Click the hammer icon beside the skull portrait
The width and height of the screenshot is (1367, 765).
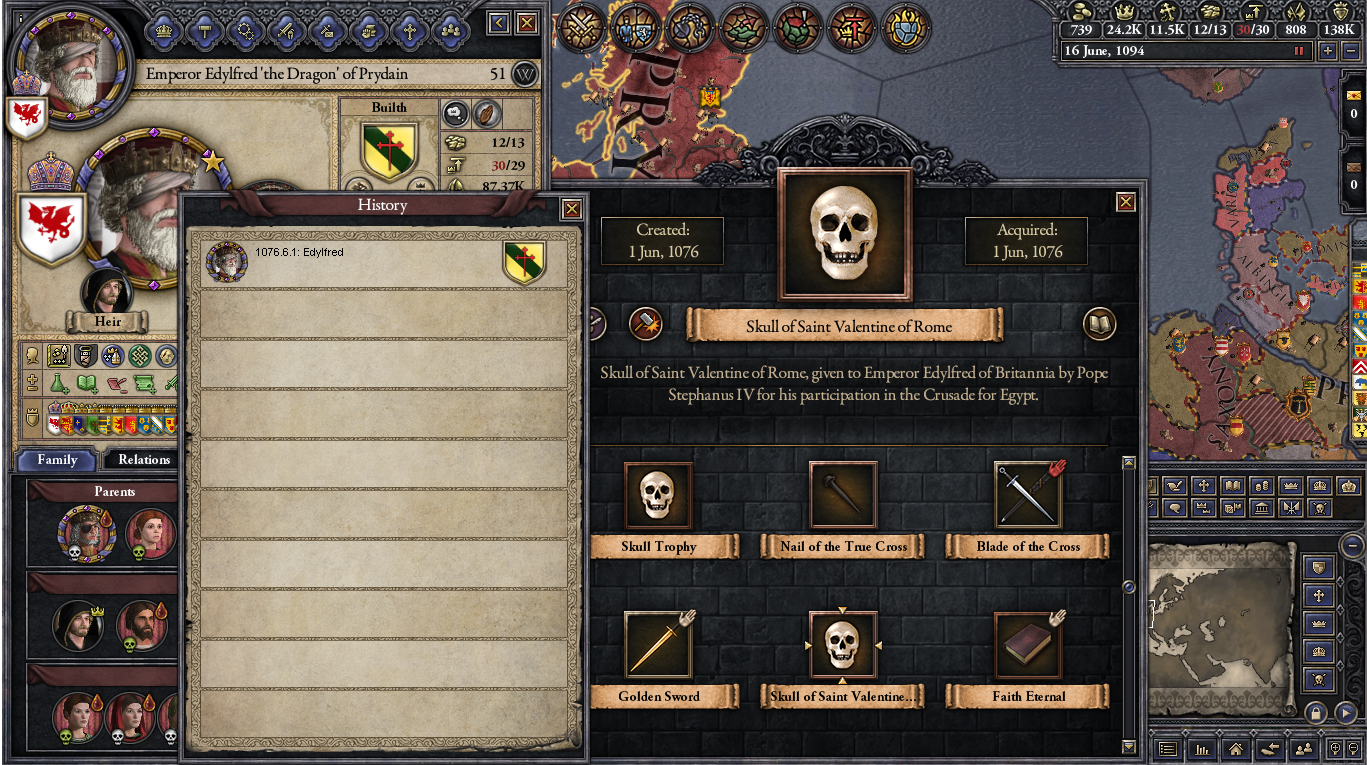tap(644, 324)
